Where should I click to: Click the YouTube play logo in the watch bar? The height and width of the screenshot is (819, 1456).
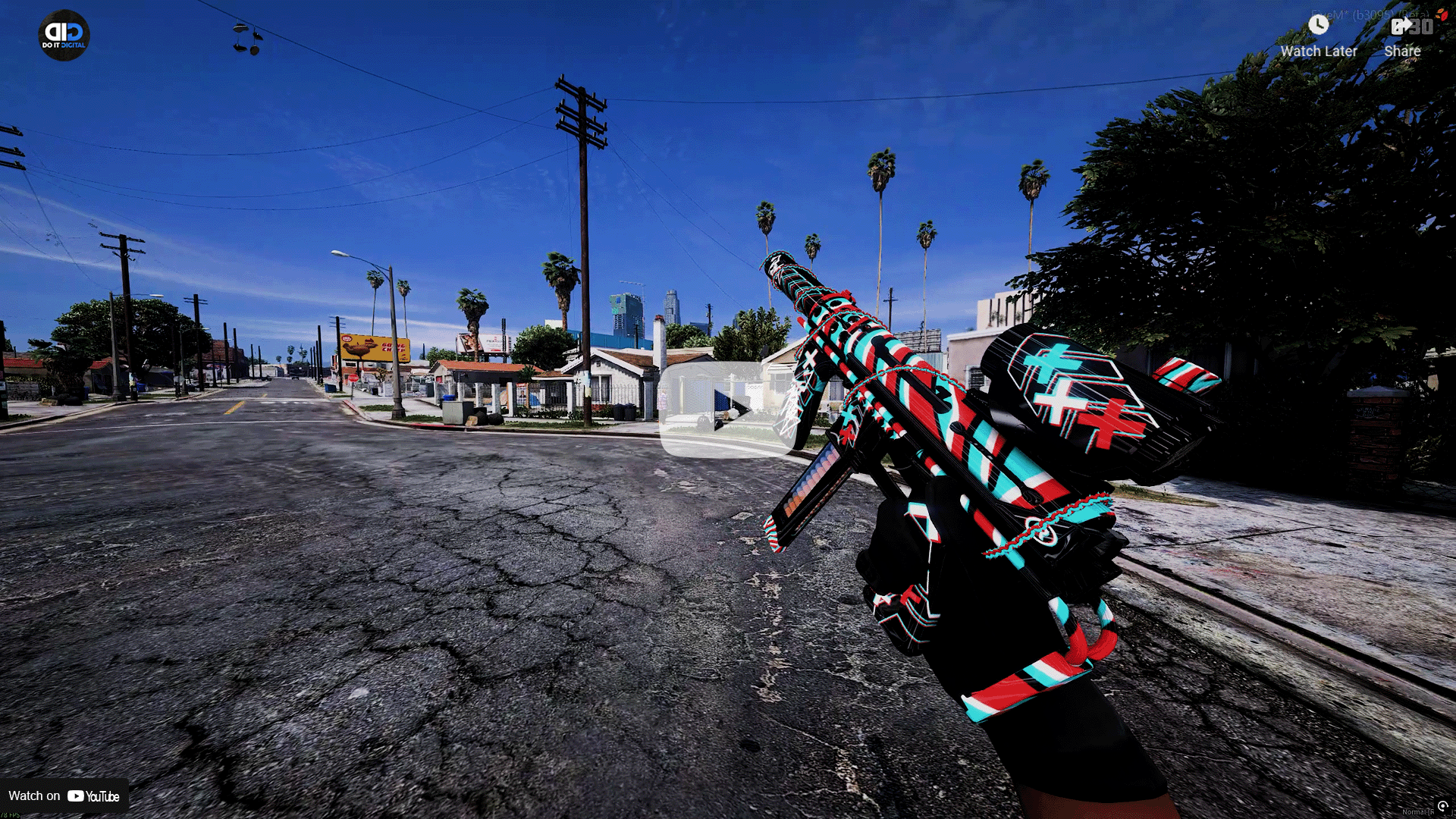point(76,796)
